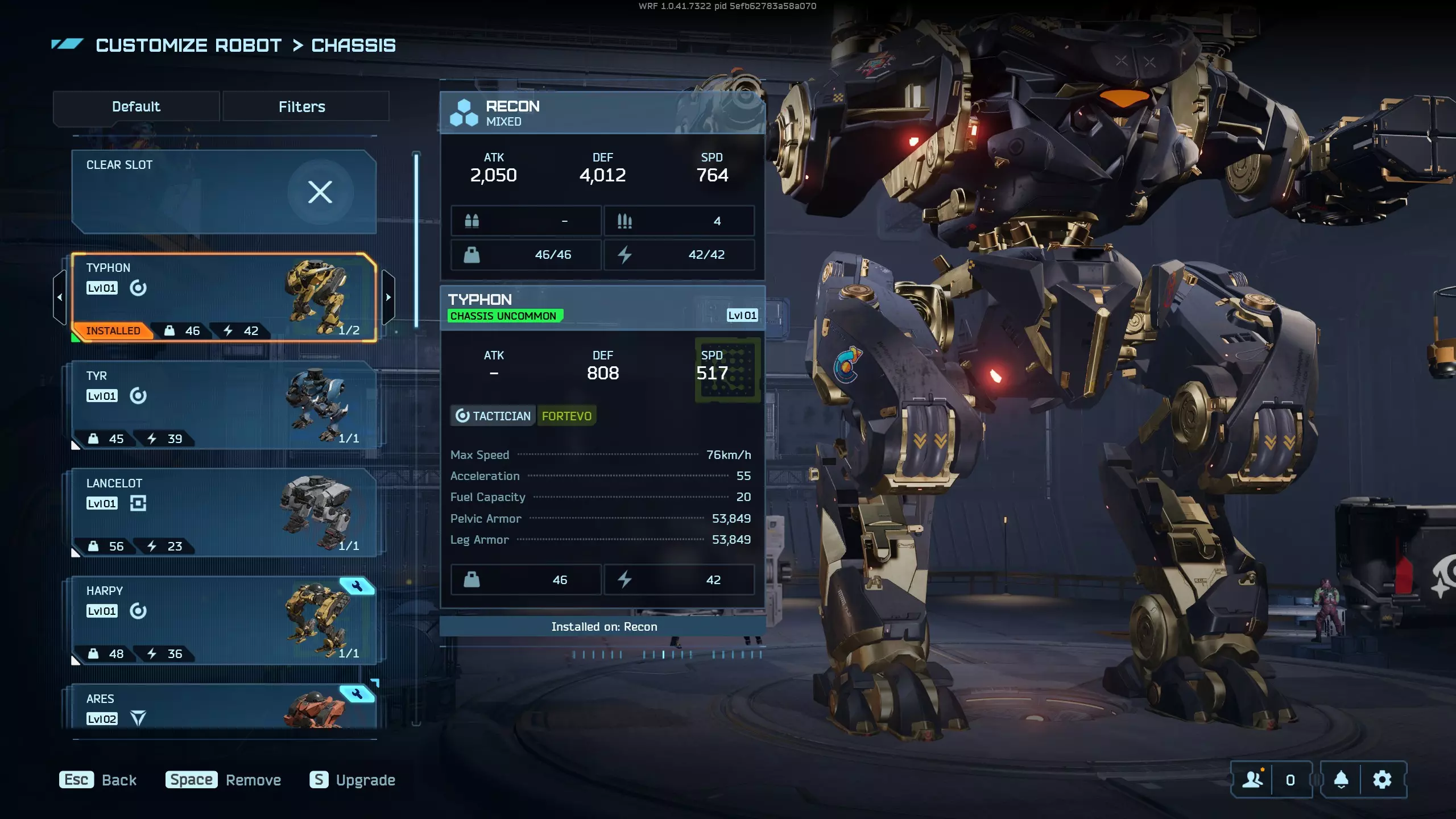Open the settings gear
The height and width of the screenshot is (819, 1456).
[1382, 780]
